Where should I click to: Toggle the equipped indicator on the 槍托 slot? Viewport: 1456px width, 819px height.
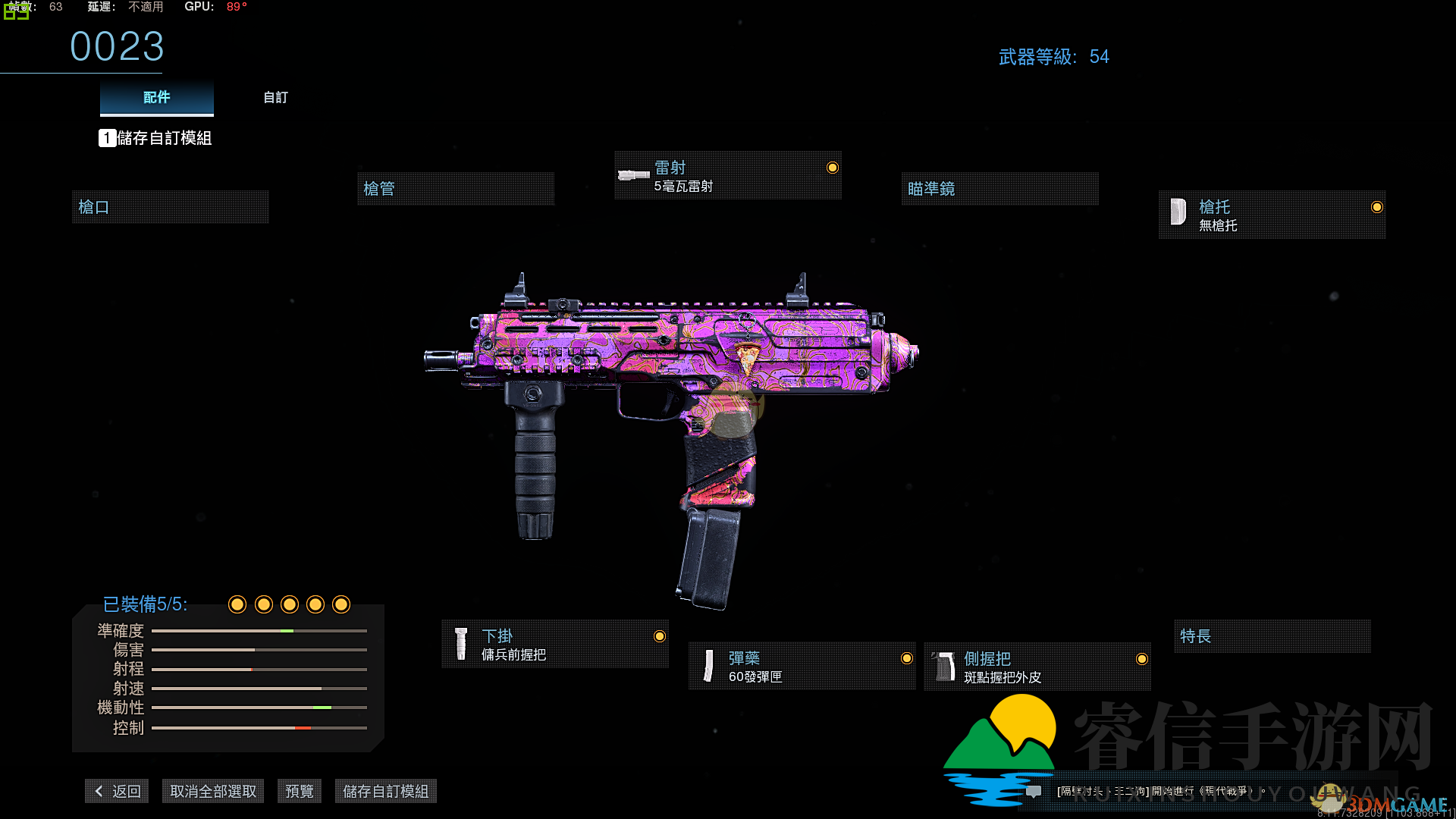point(1378,207)
